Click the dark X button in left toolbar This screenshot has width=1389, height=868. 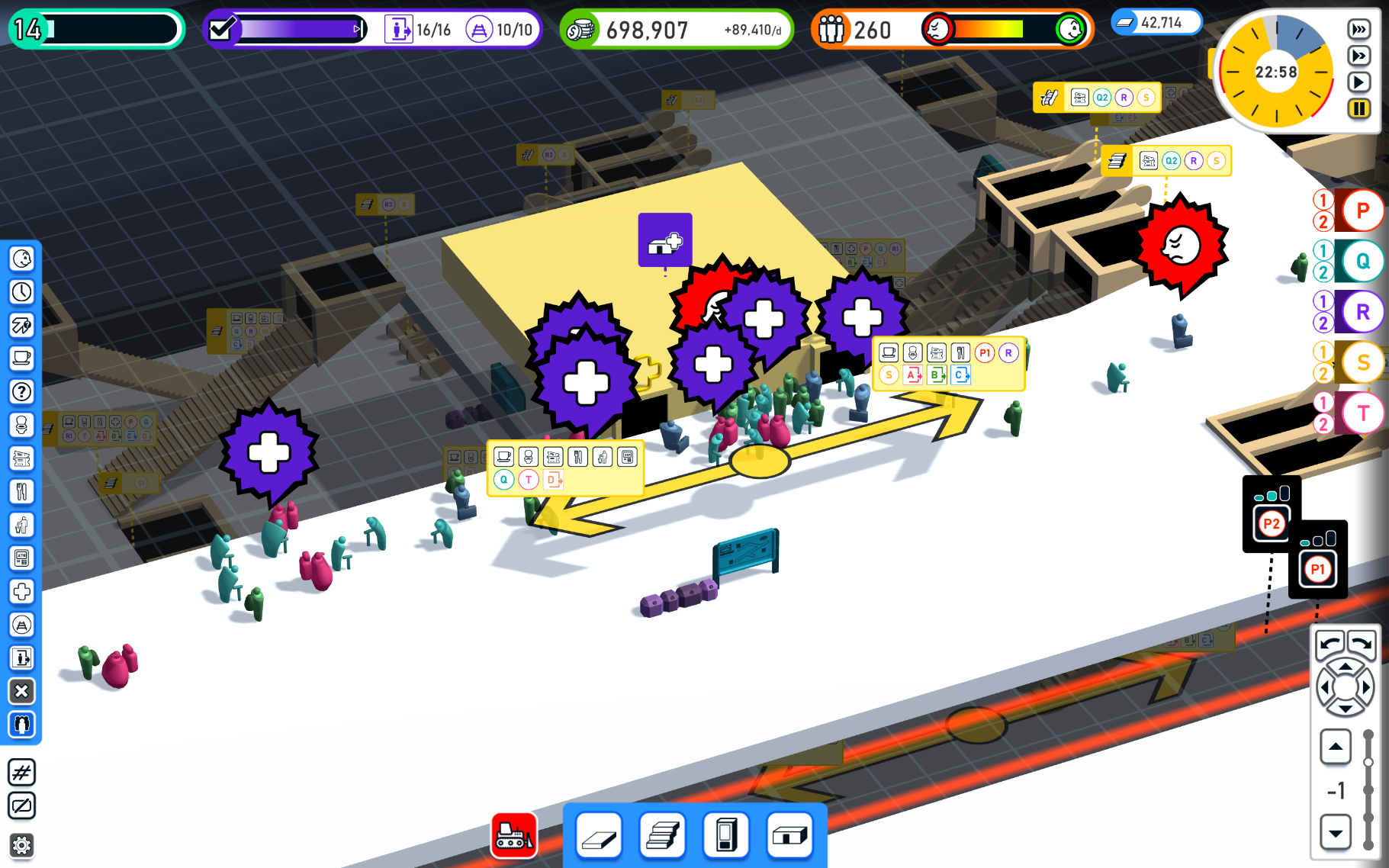[21, 691]
